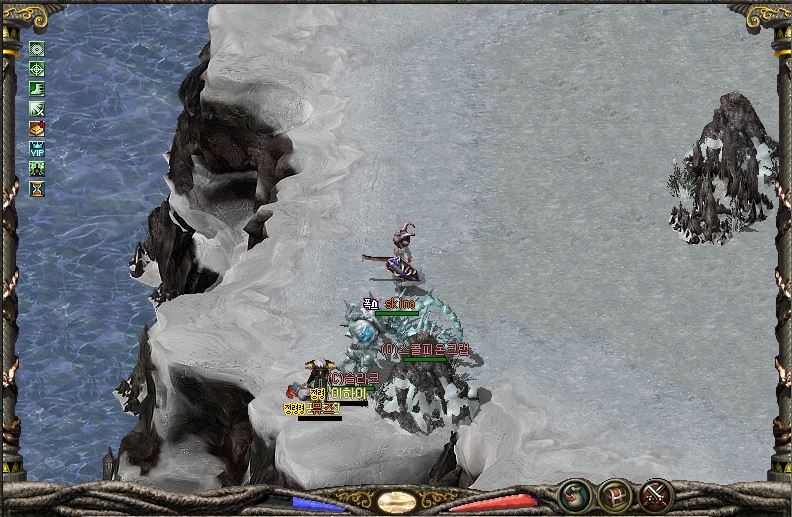Activate the green boot speed icon
The height and width of the screenshot is (517, 792).
click(37, 89)
